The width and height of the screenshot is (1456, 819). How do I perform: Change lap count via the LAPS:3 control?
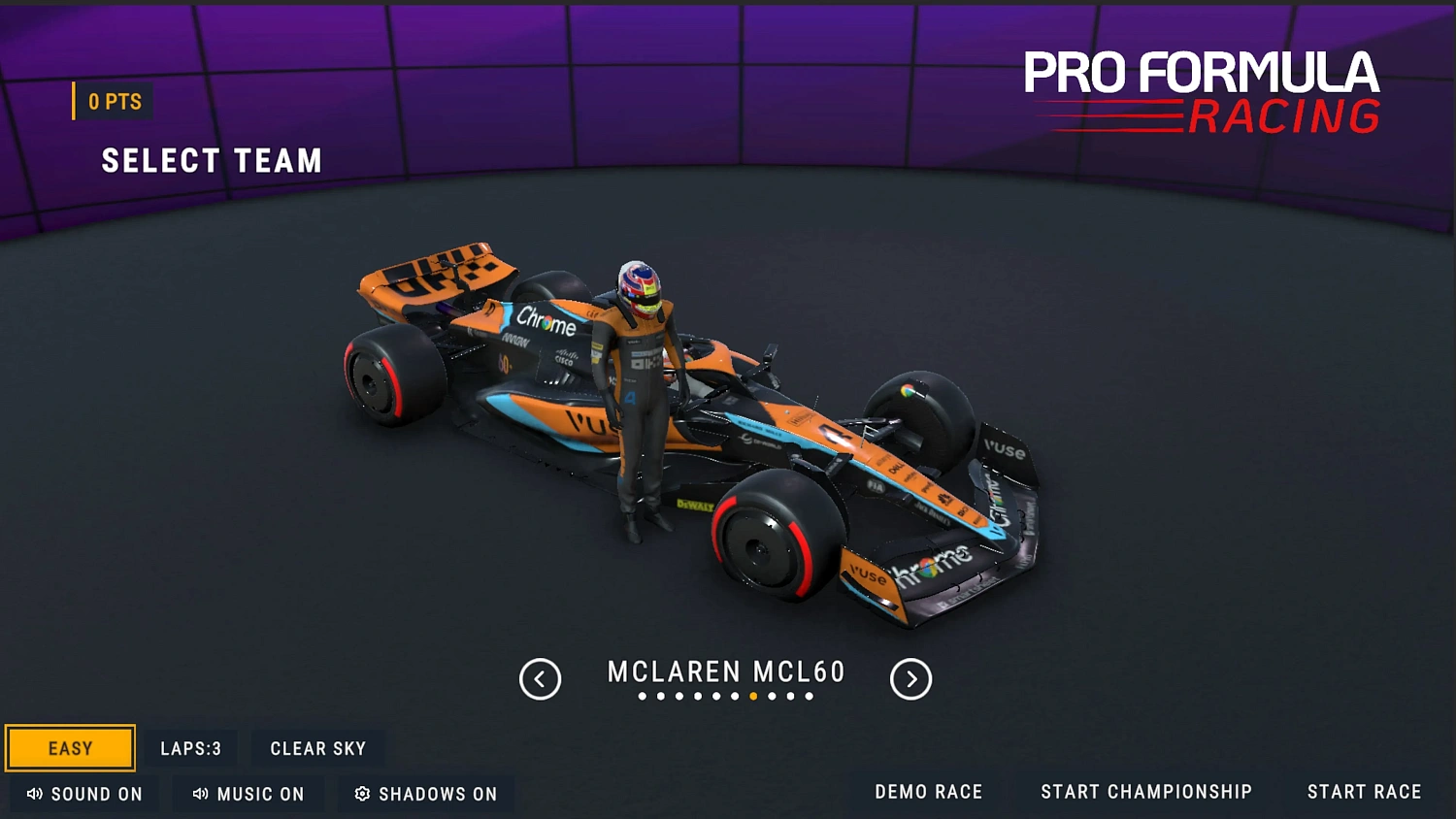191,747
